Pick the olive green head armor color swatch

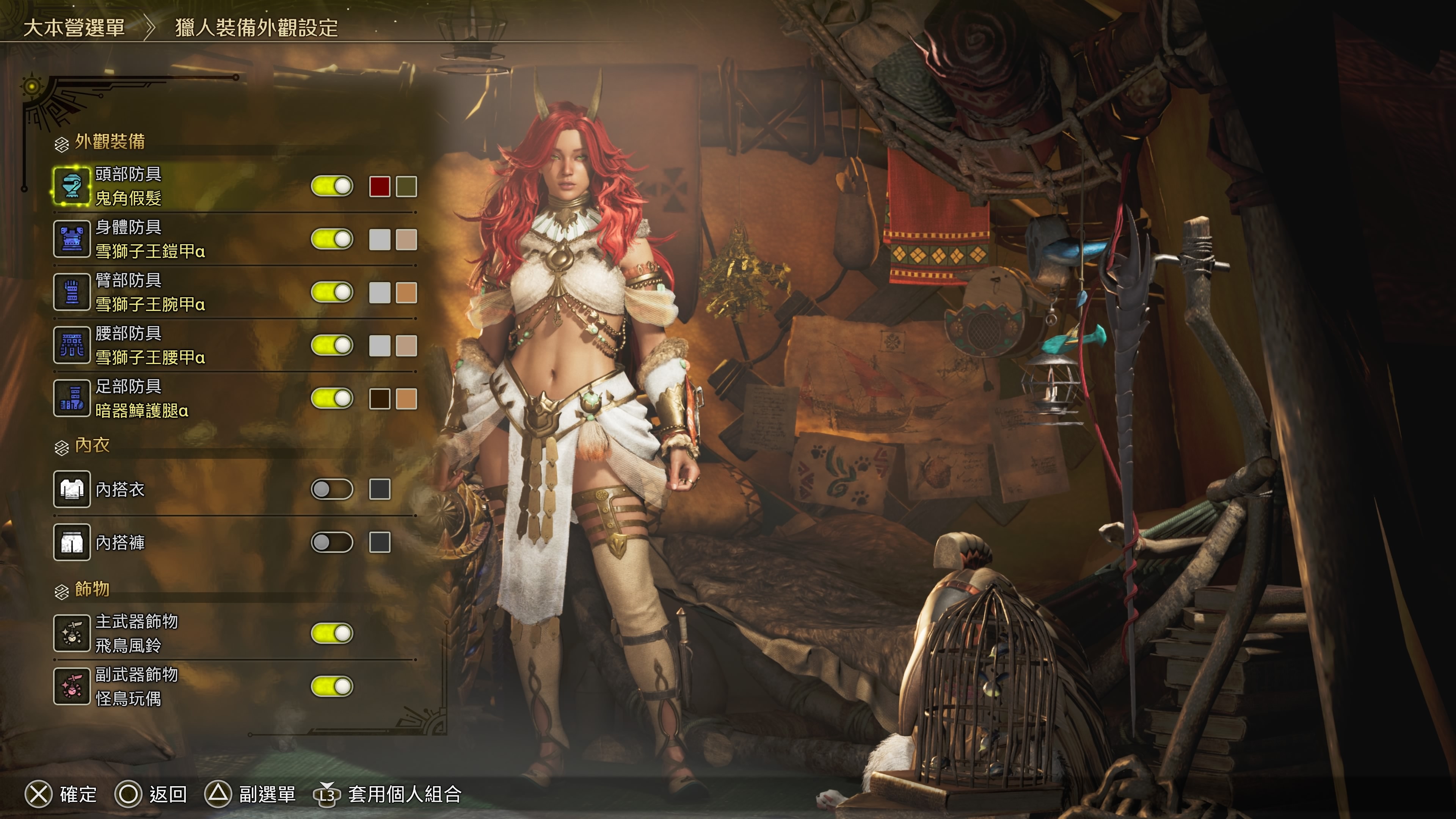[406, 187]
